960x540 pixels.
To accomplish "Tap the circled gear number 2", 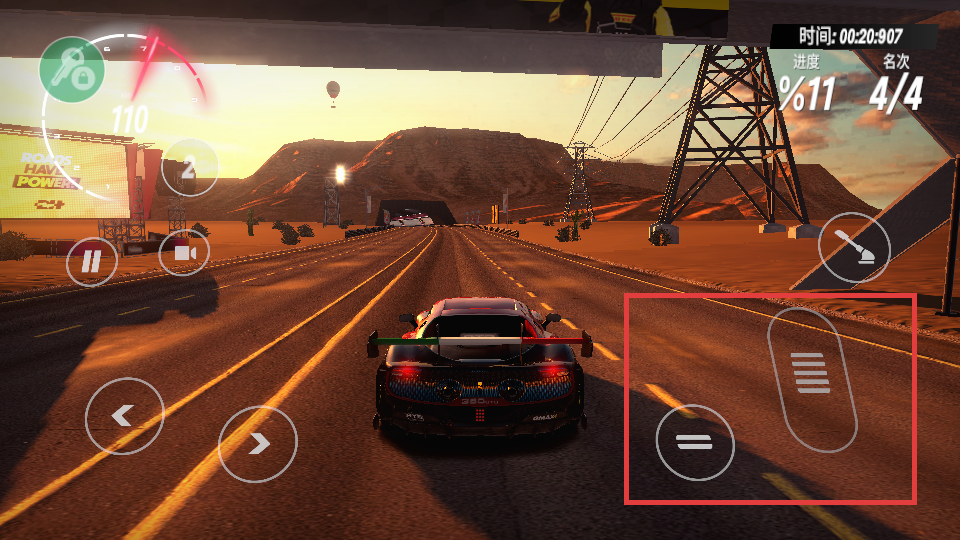I will pos(189,168).
